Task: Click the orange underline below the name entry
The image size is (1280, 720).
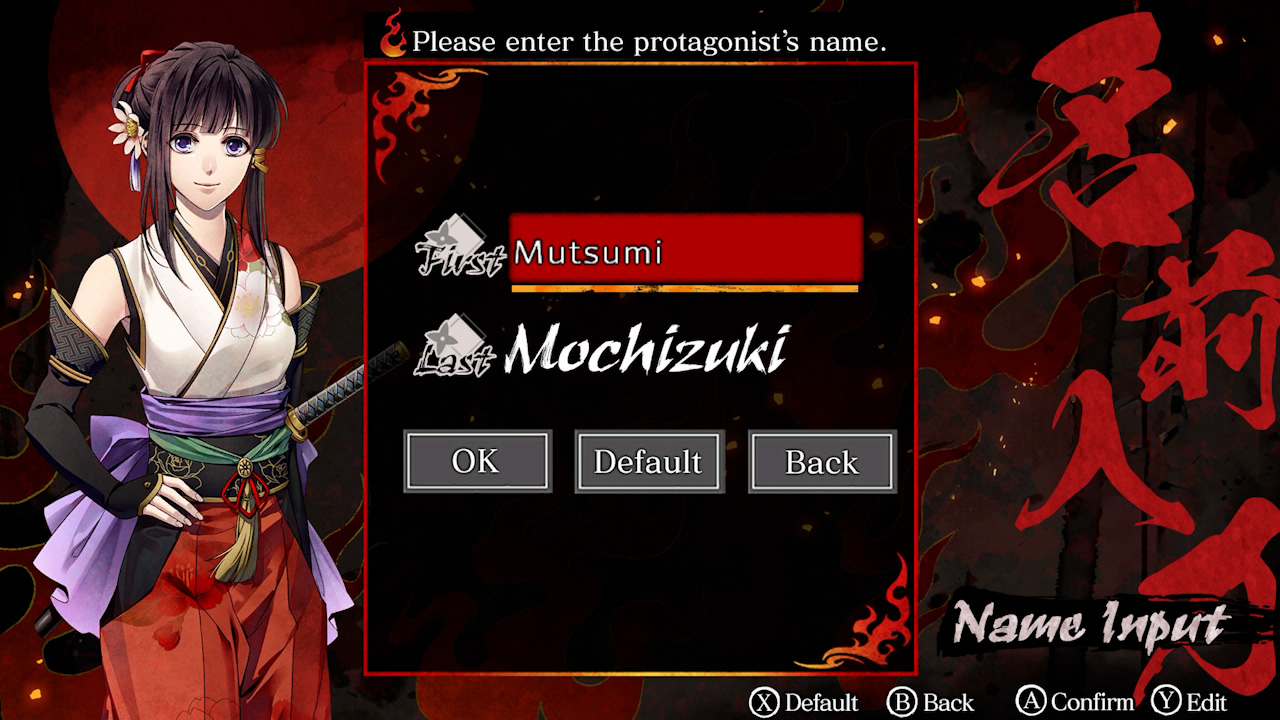Action: pyautogui.click(x=685, y=290)
